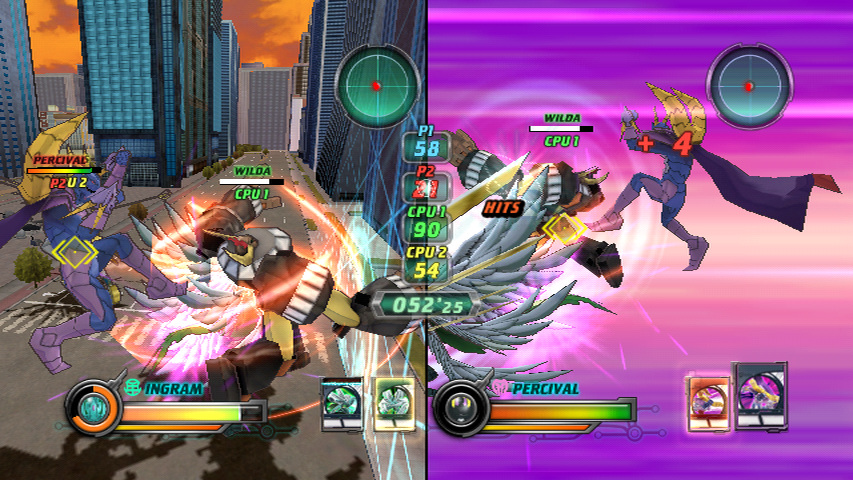Choose Percival's orange-bordered ability card
Screen dimensions: 853x480
coord(709,404)
